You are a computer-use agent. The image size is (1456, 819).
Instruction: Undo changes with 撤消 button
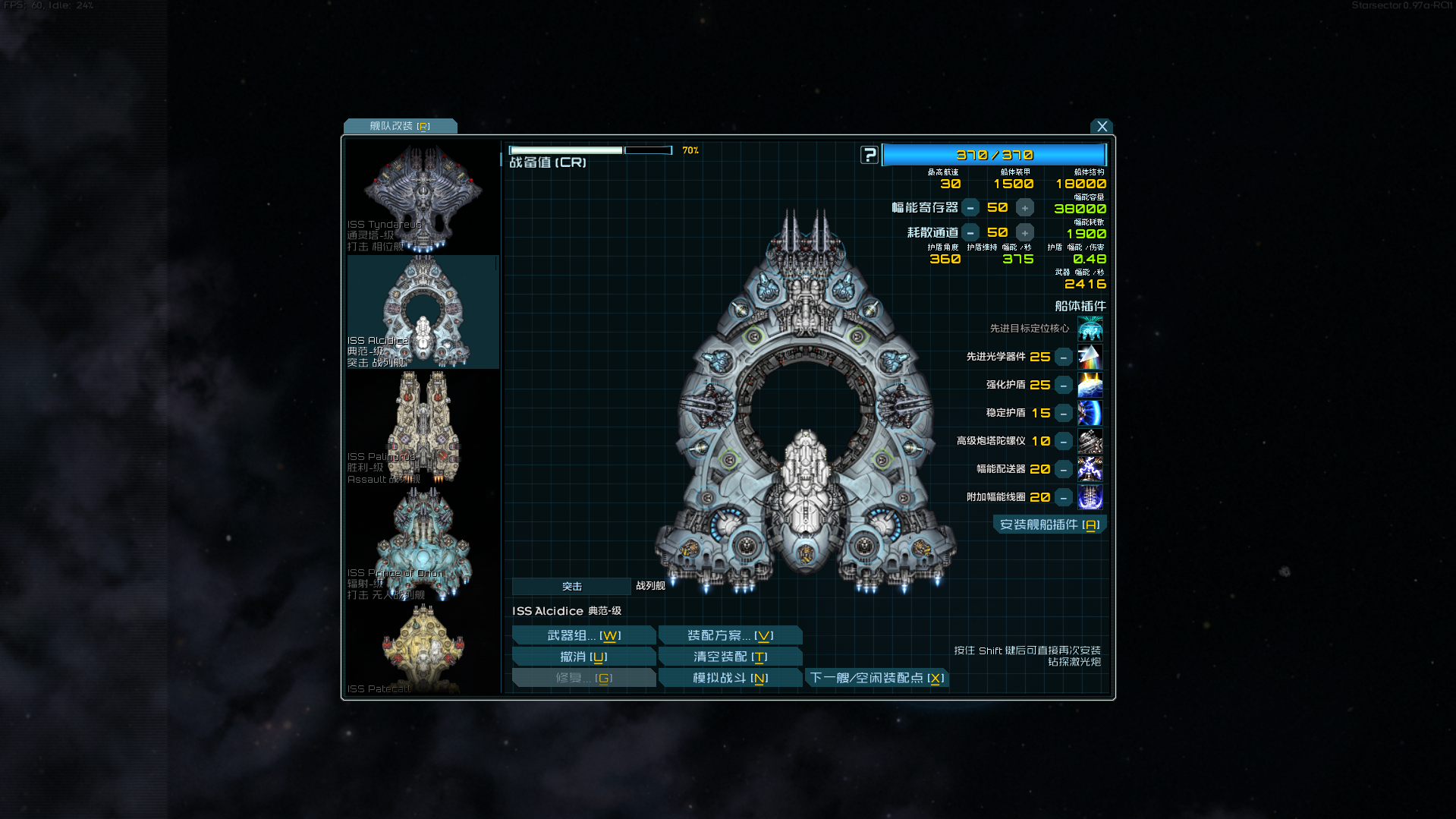click(x=583, y=657)
